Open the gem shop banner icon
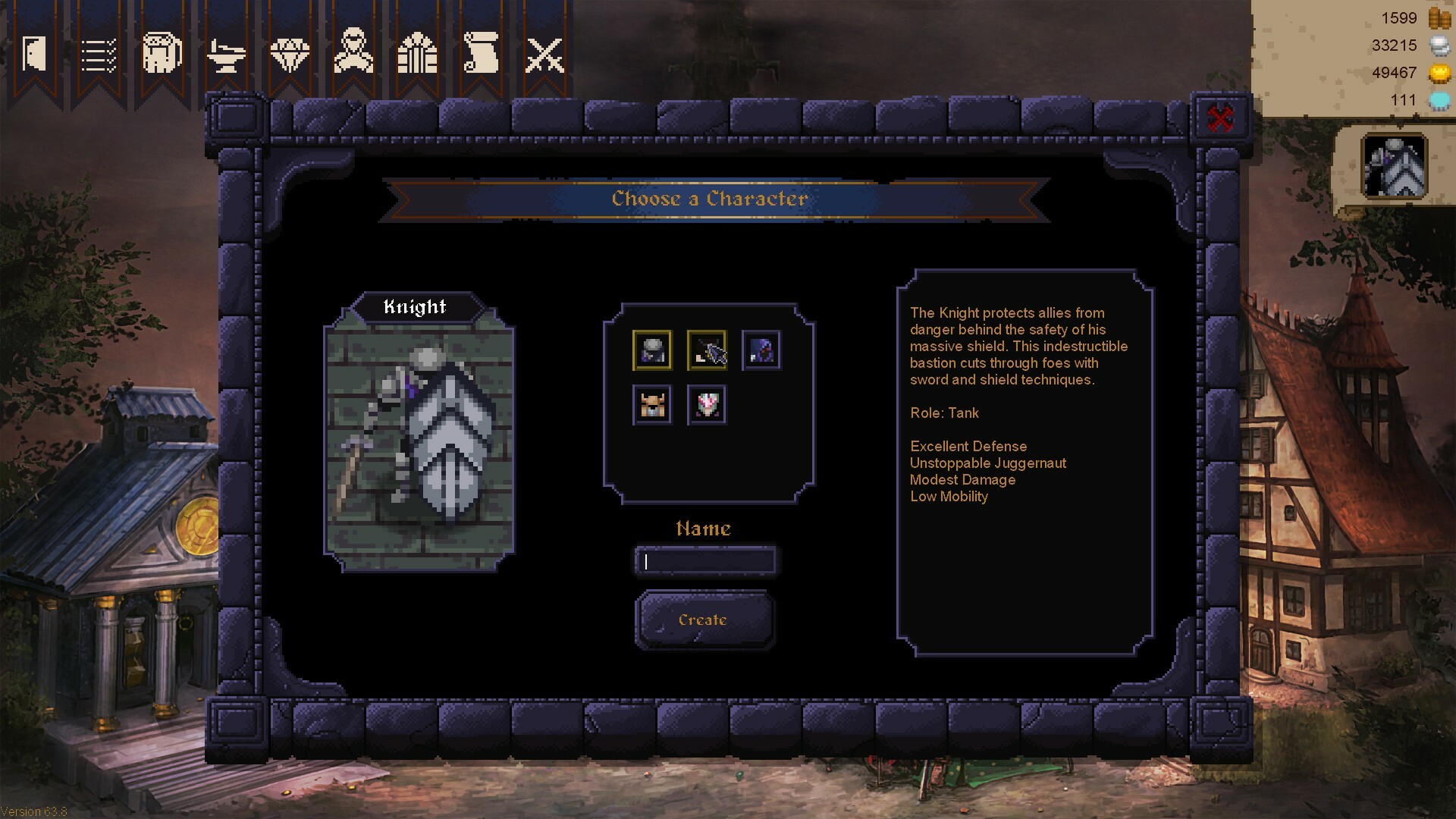This screenshot has height=819, width=1456. (290, 52)
